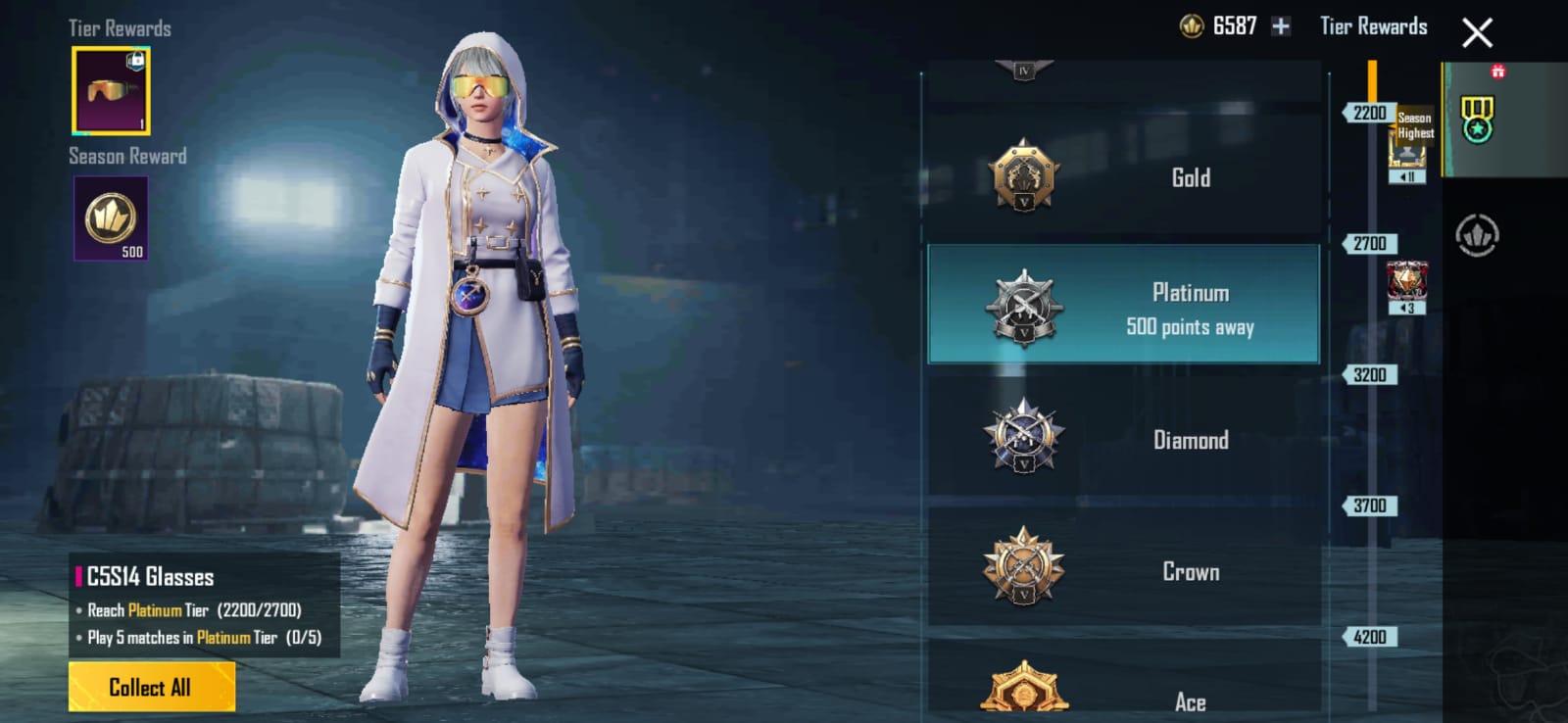Add more coins with the plus button

coord(1281,26)
